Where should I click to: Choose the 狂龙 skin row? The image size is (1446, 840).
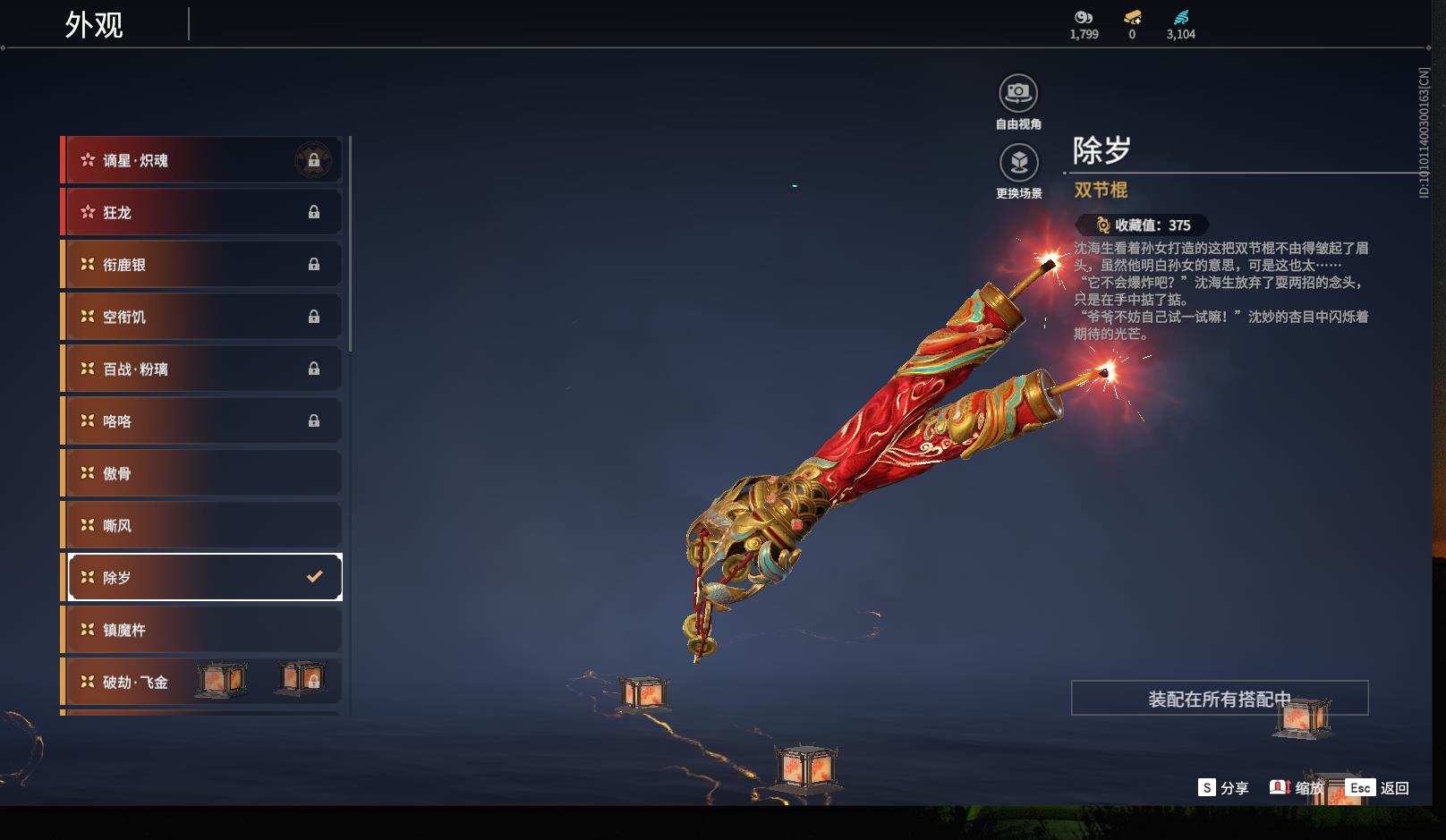point(201,212)
